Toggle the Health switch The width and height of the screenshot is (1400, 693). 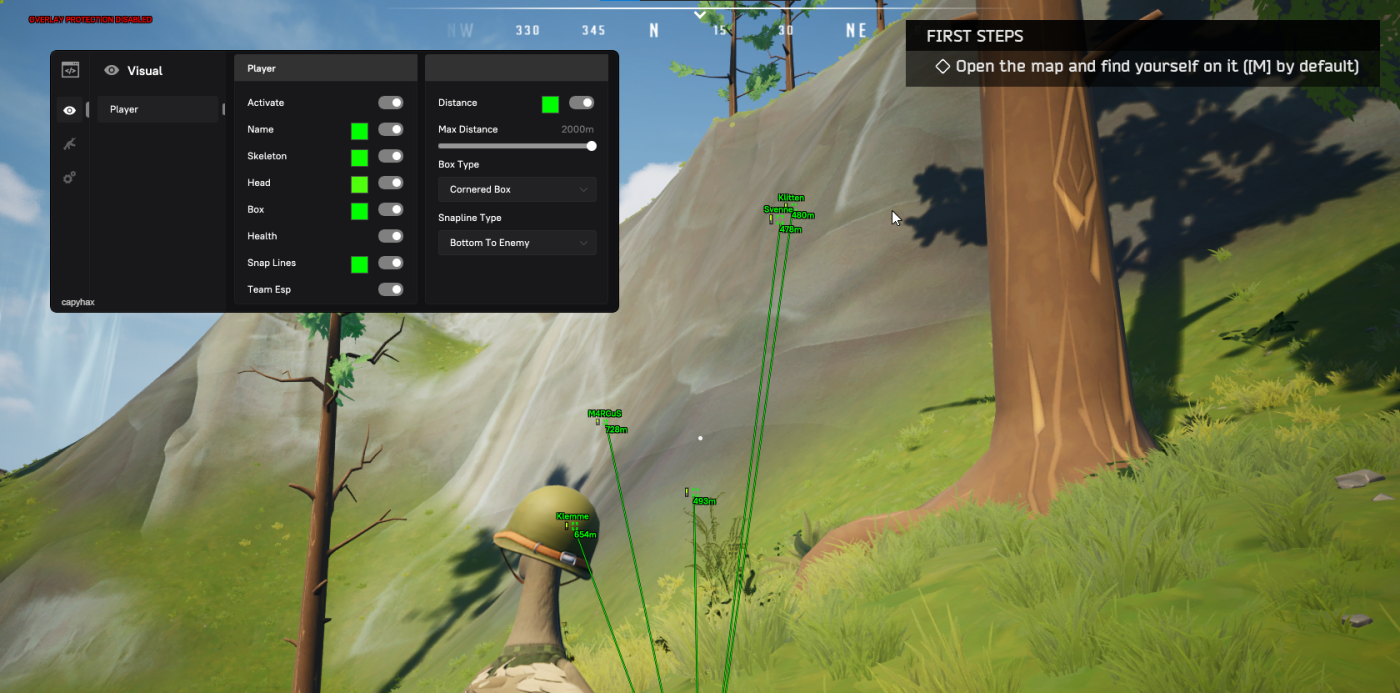click(x=390, y=236)
